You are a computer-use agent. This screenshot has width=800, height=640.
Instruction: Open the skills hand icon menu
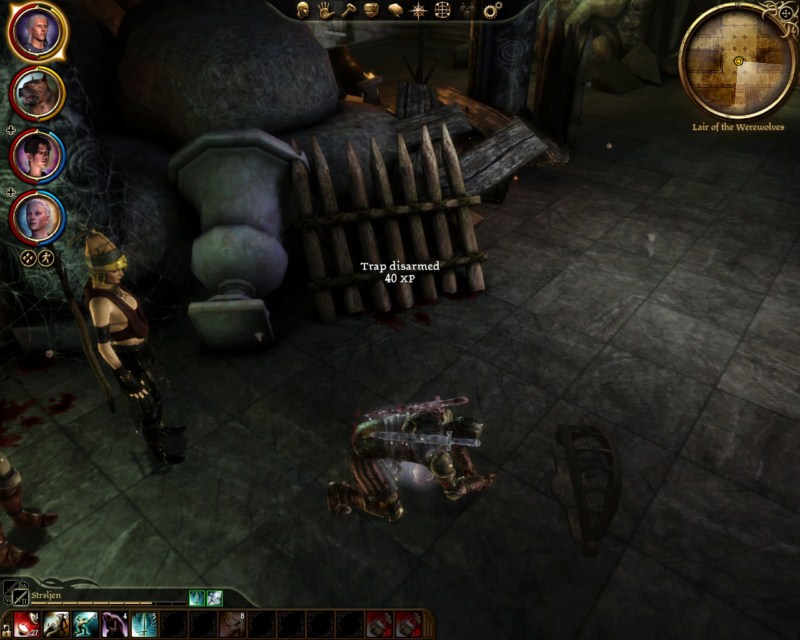(325, 10)
